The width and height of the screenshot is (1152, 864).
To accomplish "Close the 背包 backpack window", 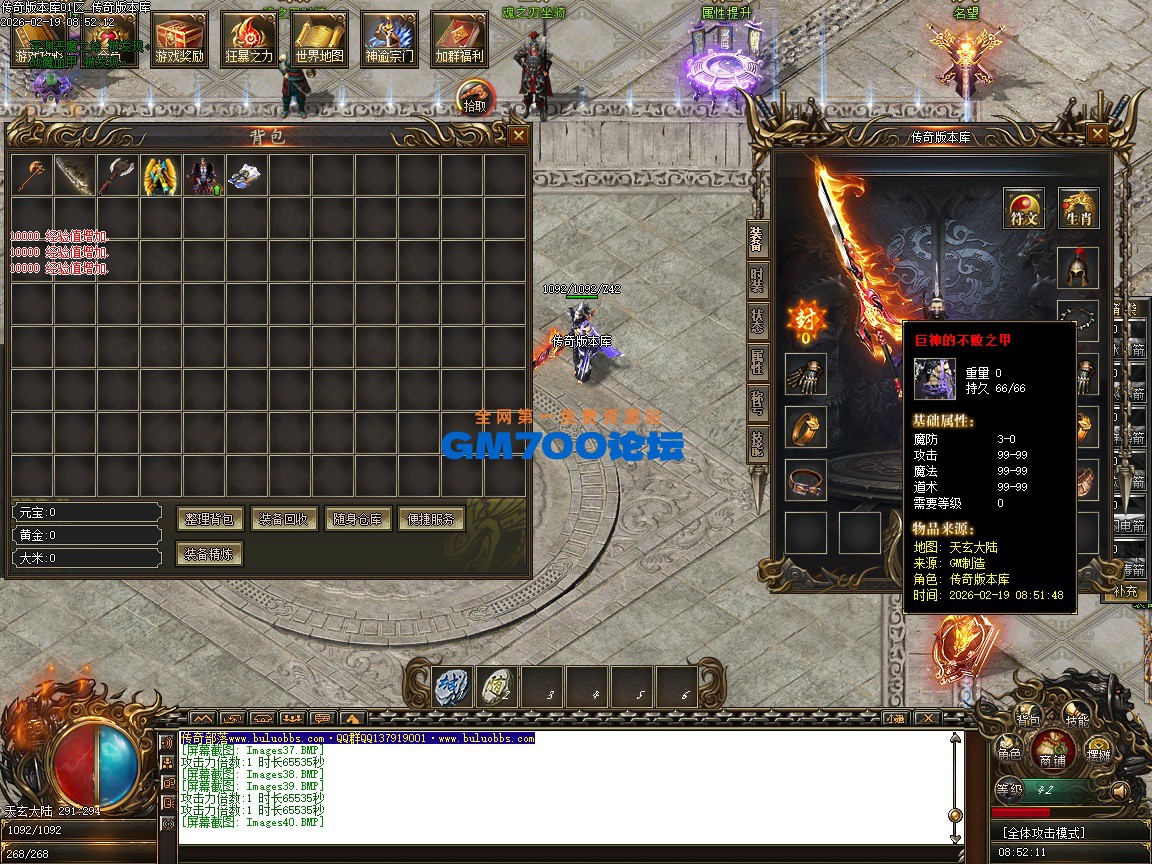I will point(518,136).
